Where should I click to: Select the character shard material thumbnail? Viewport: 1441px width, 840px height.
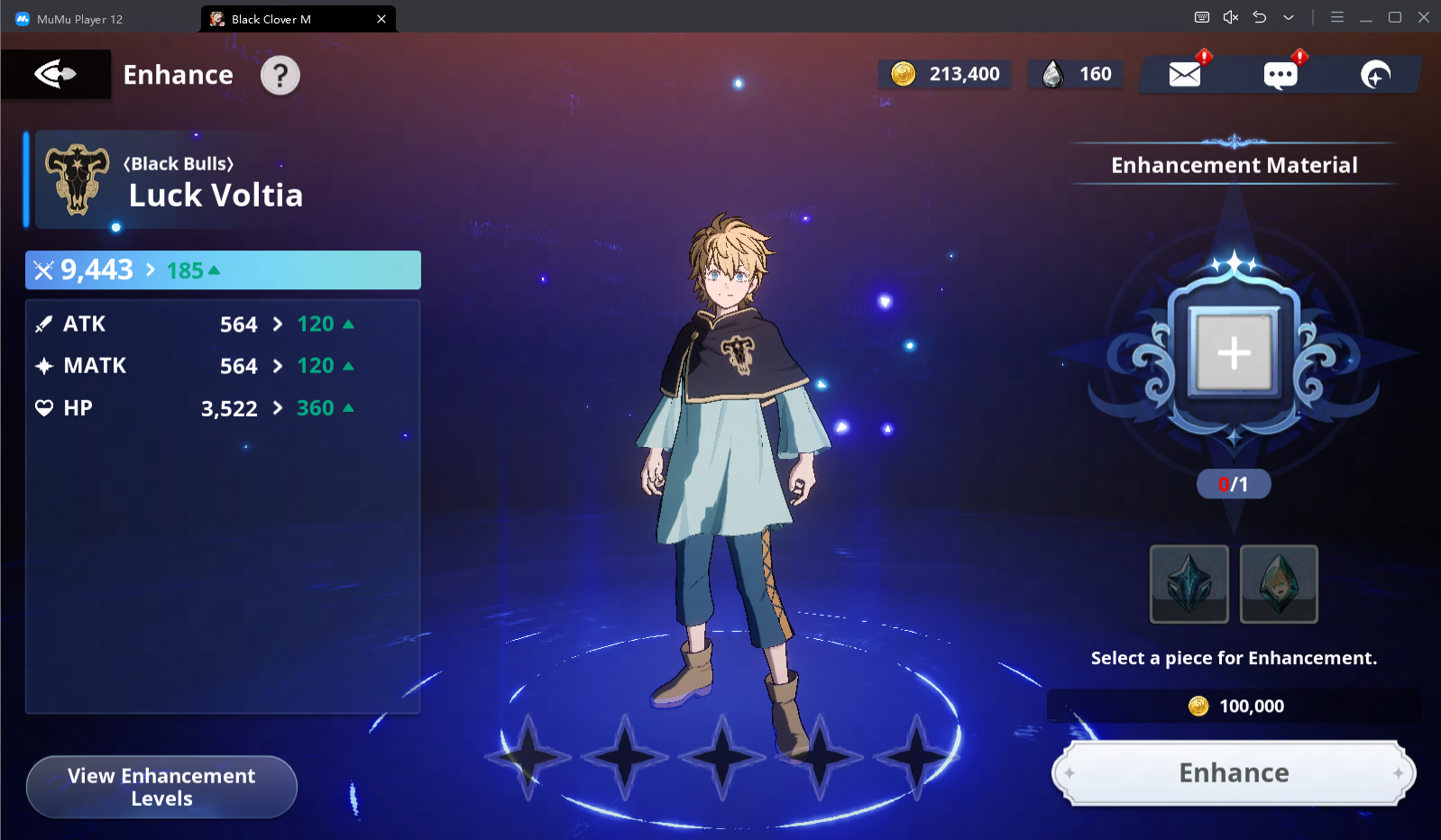[1279, 584]
